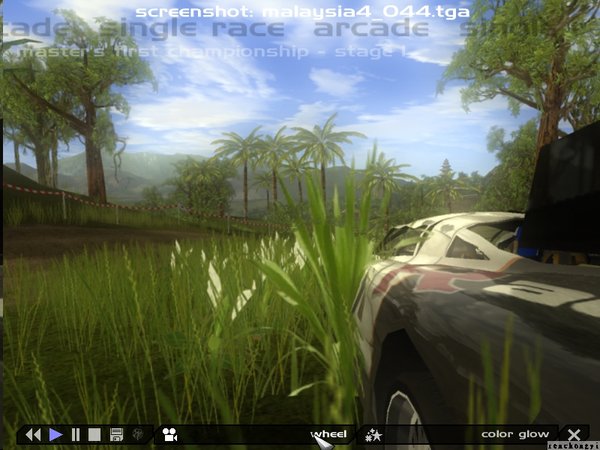The height and width of the screenshot is (450, 600).
Task: Rewind the replay
Action: coord(33,435)
